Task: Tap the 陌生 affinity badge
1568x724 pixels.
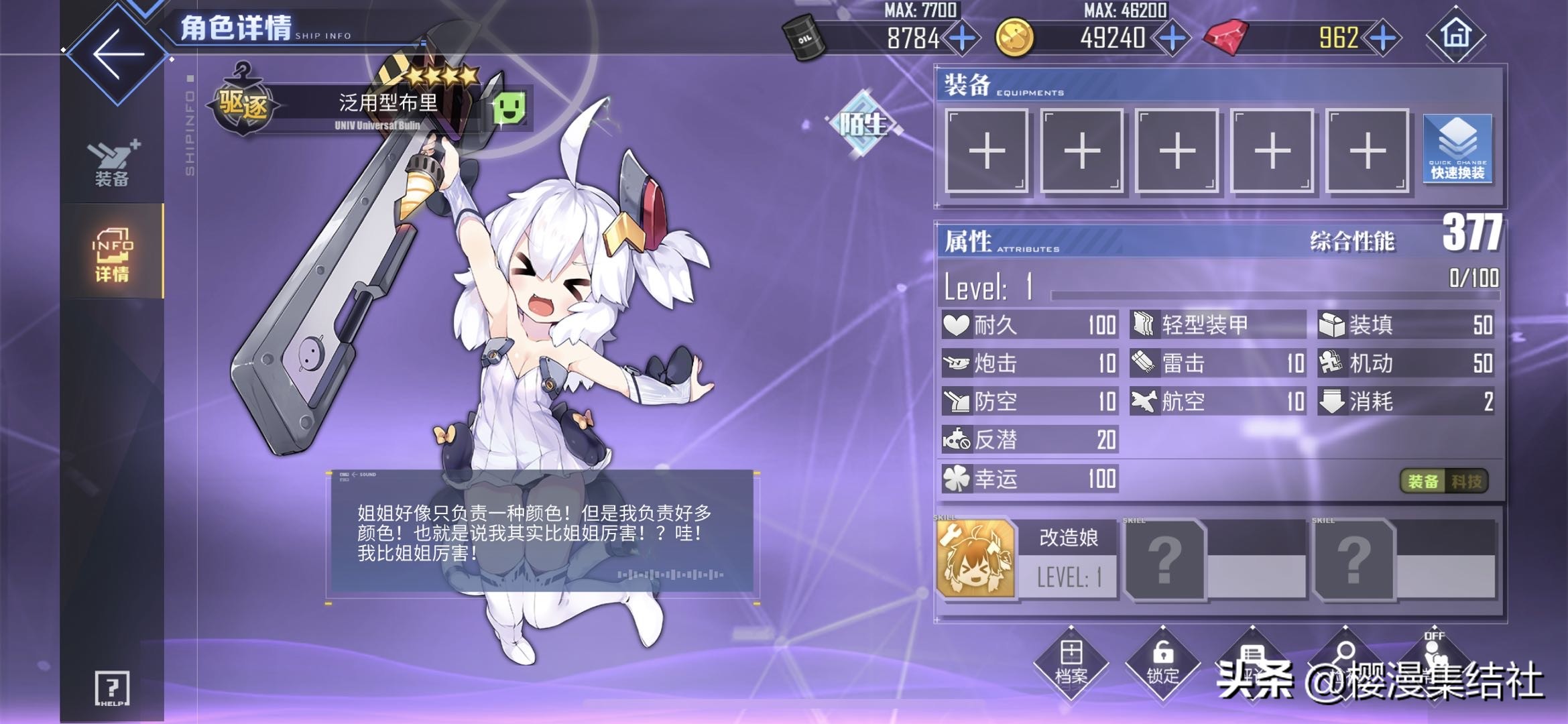Action: tap(864, 124)
